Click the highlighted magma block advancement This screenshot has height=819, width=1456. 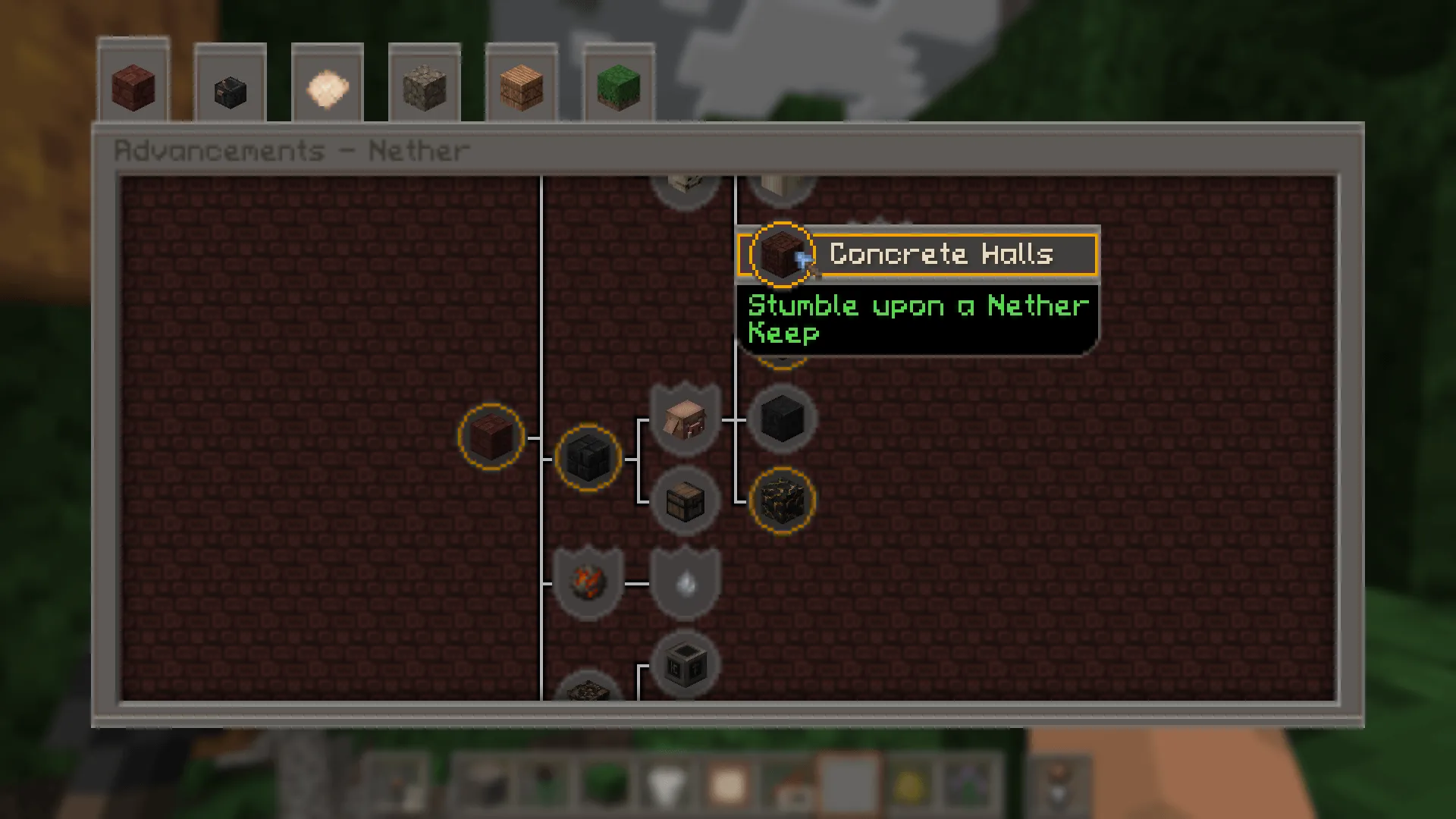click(x=781, y=499)
